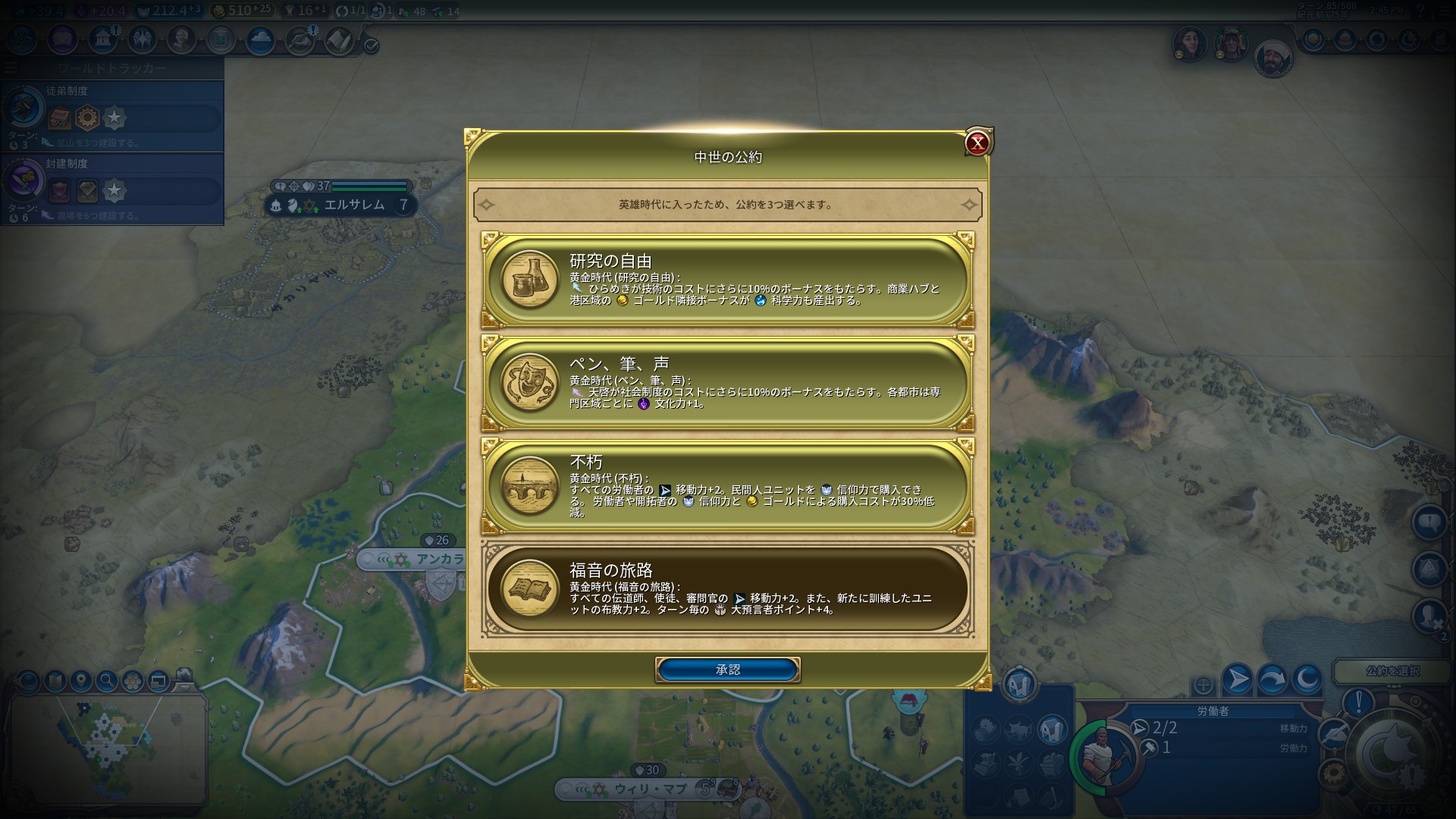Image resolution: width=1456 pixels, height=819 pixels.
Task: Open the 封建制度 civic tracker entry
Action: (112, 188)
